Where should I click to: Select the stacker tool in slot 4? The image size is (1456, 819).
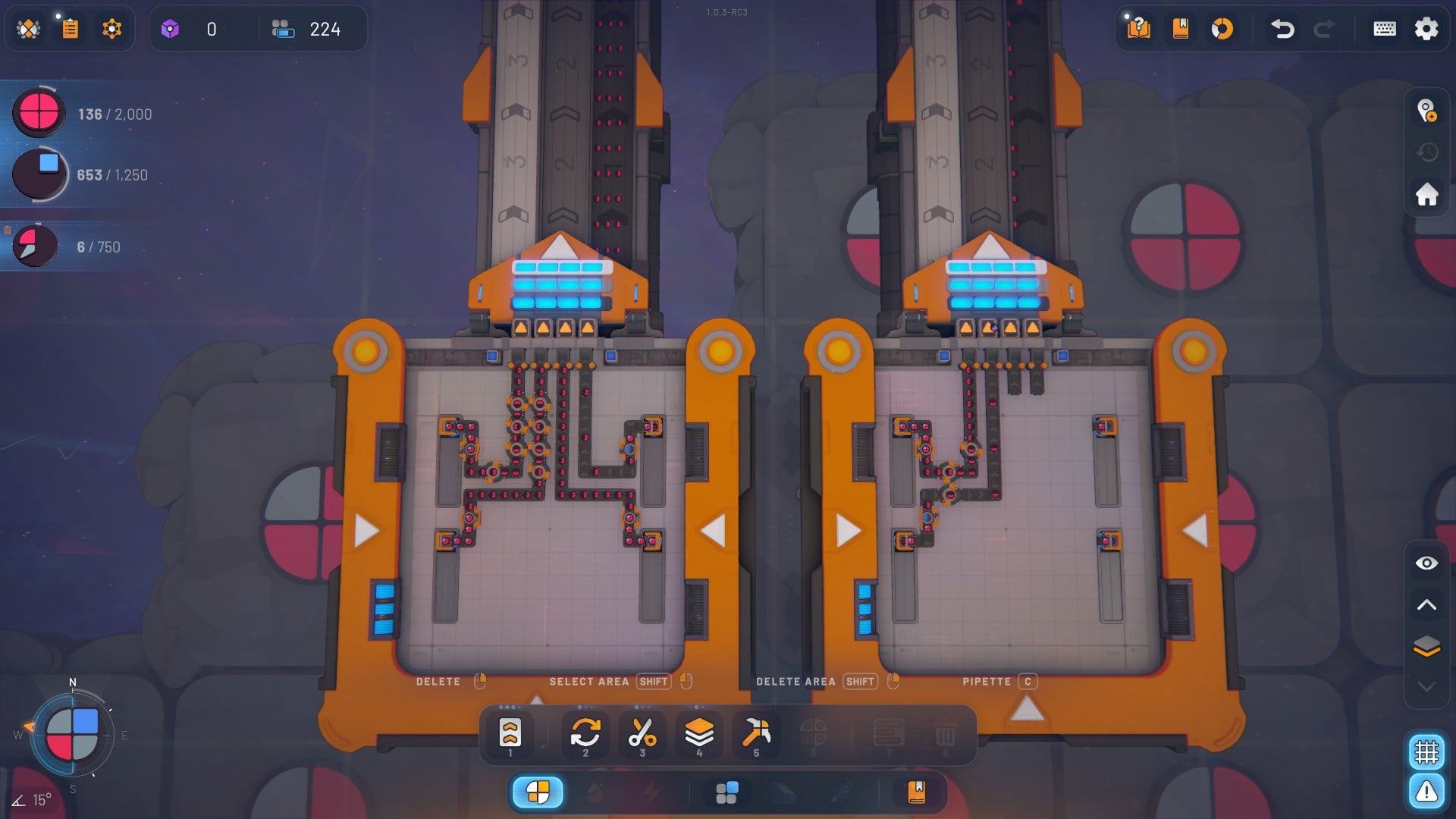(x=699, y=733)
